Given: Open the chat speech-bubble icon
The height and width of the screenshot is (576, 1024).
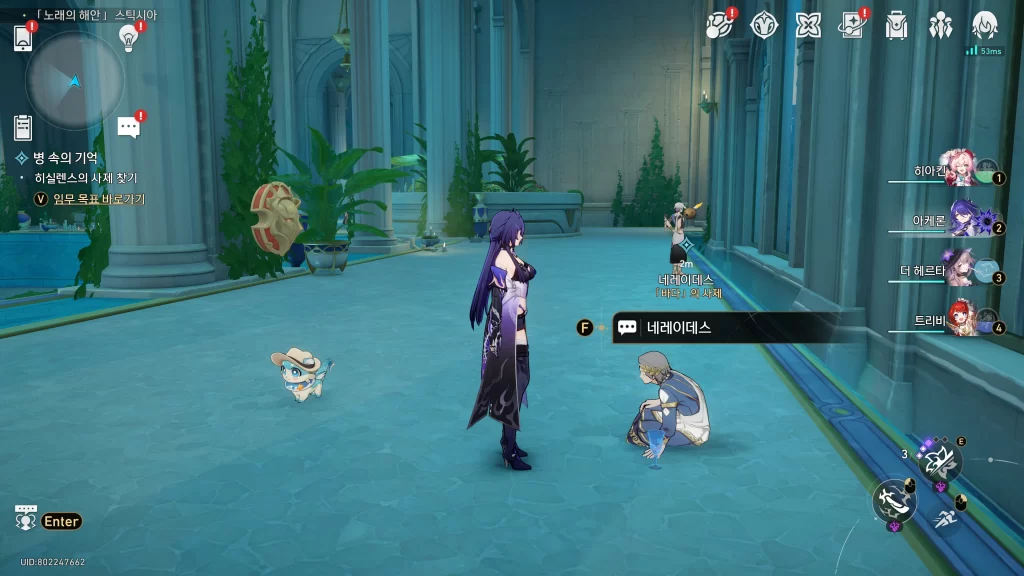Looking at the screenshot, I should click(x=128, y=127).
